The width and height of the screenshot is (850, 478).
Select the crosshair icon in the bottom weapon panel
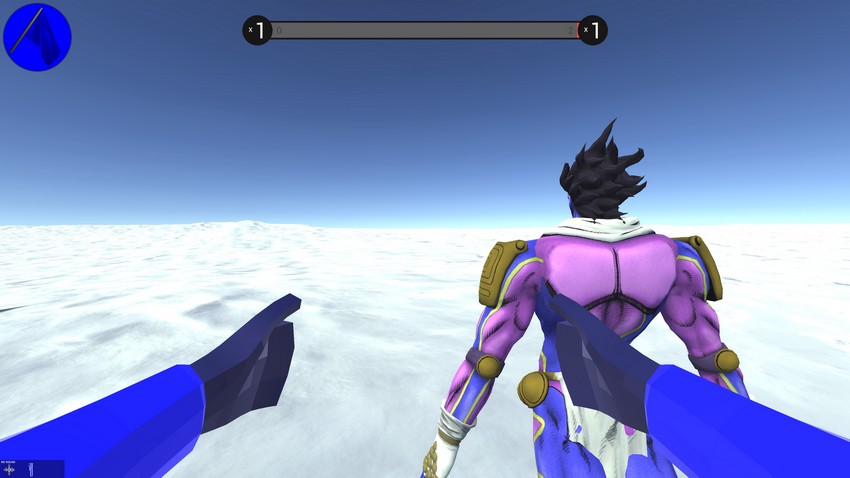tap(11, 469)
